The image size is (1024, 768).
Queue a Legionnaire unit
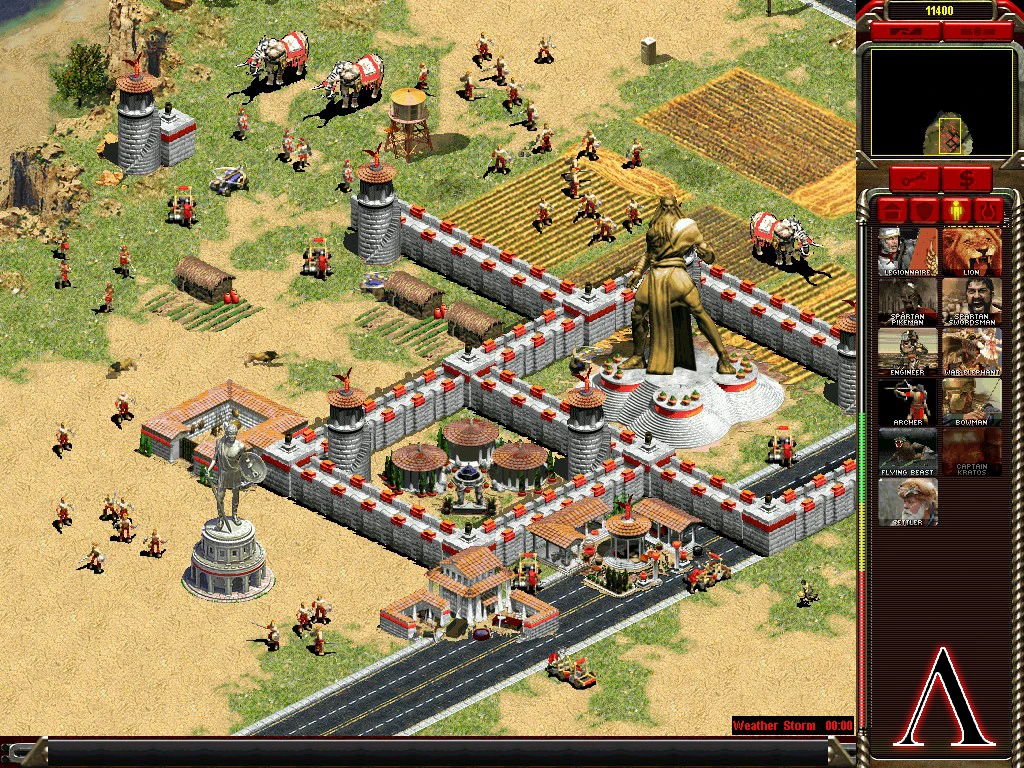click(908, 251)
